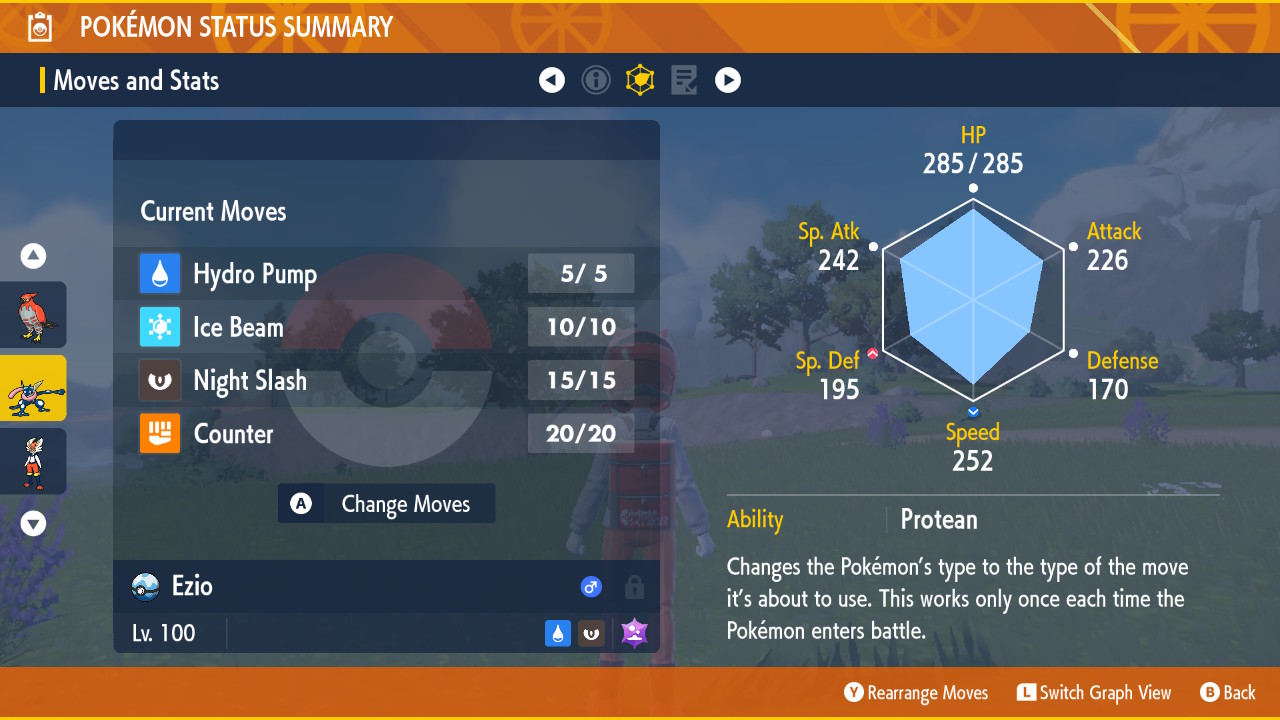Select the Ice Beam move row
Screen dimensions: 1280x720
click(x=386, y=327)
